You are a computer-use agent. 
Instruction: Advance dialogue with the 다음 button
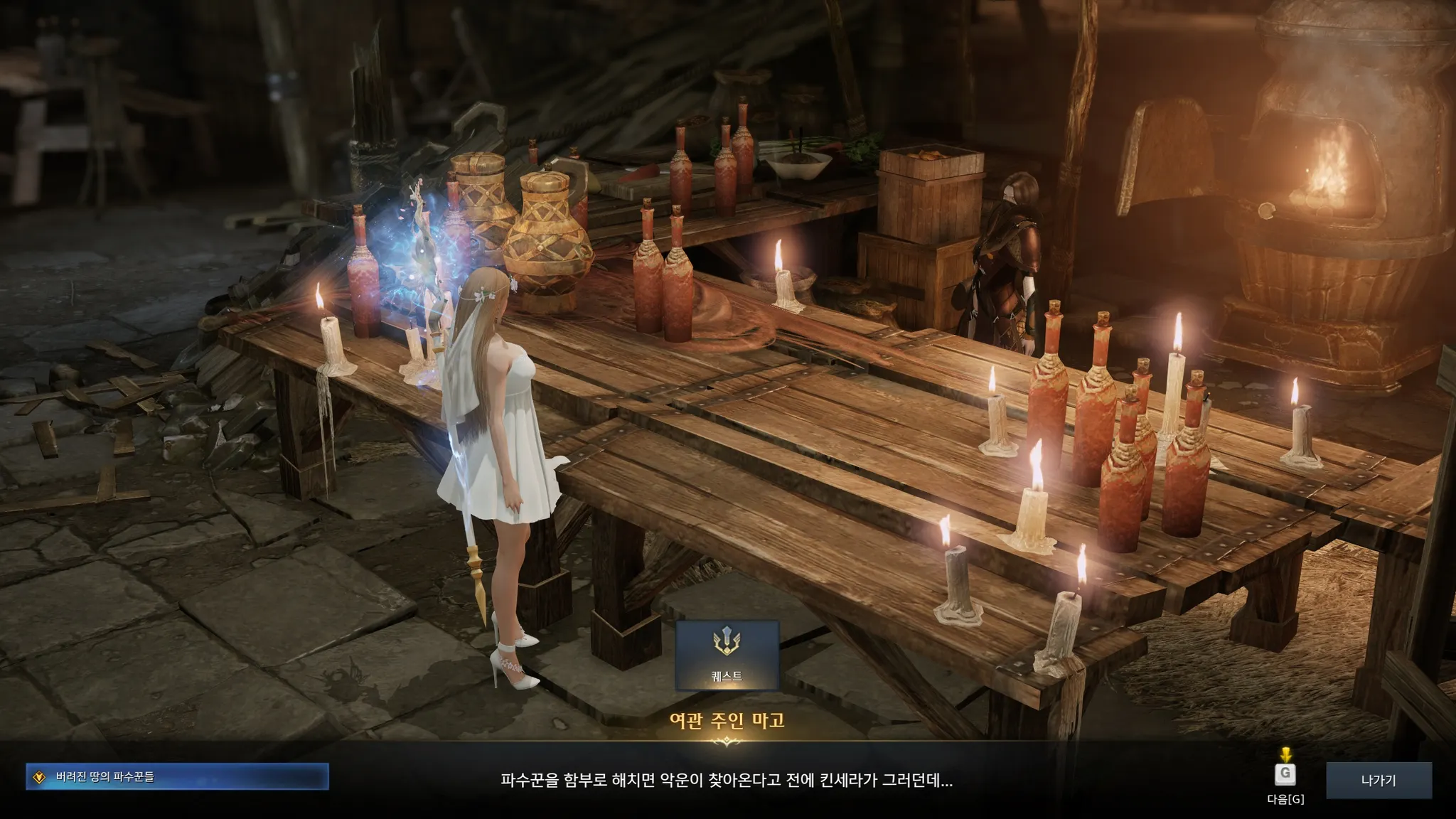[x=1285, y=775]
